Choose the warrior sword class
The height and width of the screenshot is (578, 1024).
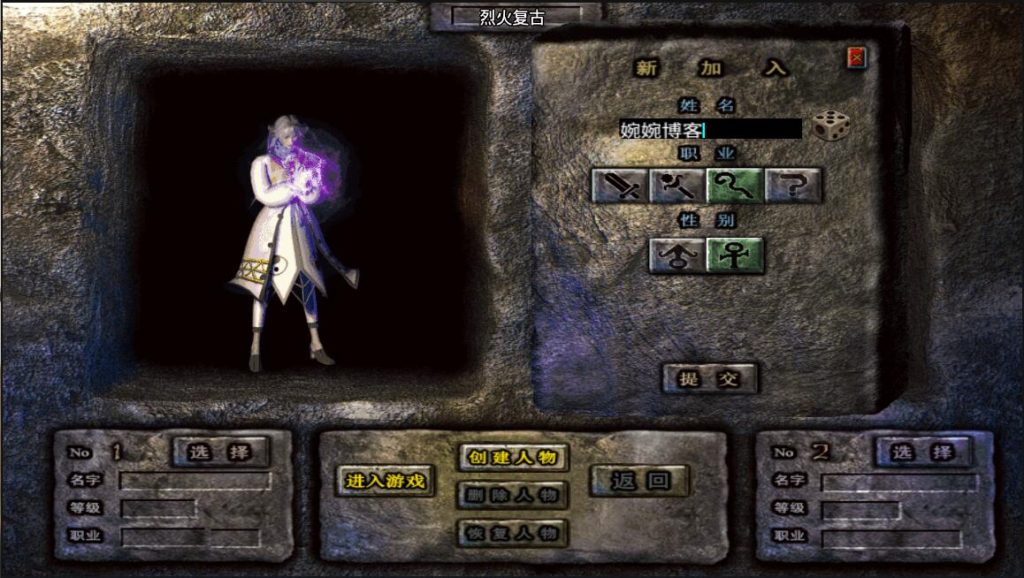620,185
